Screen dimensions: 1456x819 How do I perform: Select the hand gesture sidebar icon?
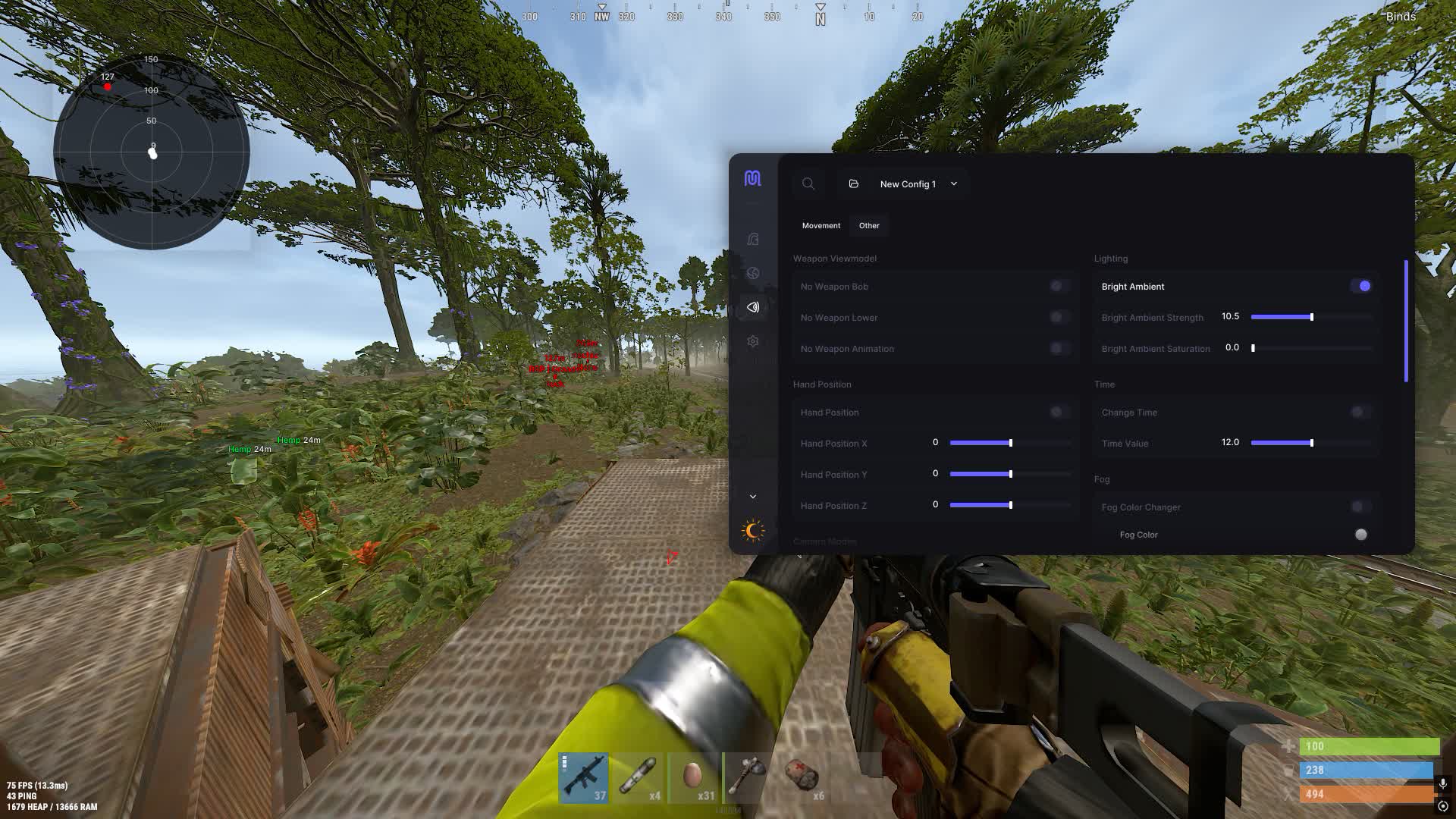[753, 240]
